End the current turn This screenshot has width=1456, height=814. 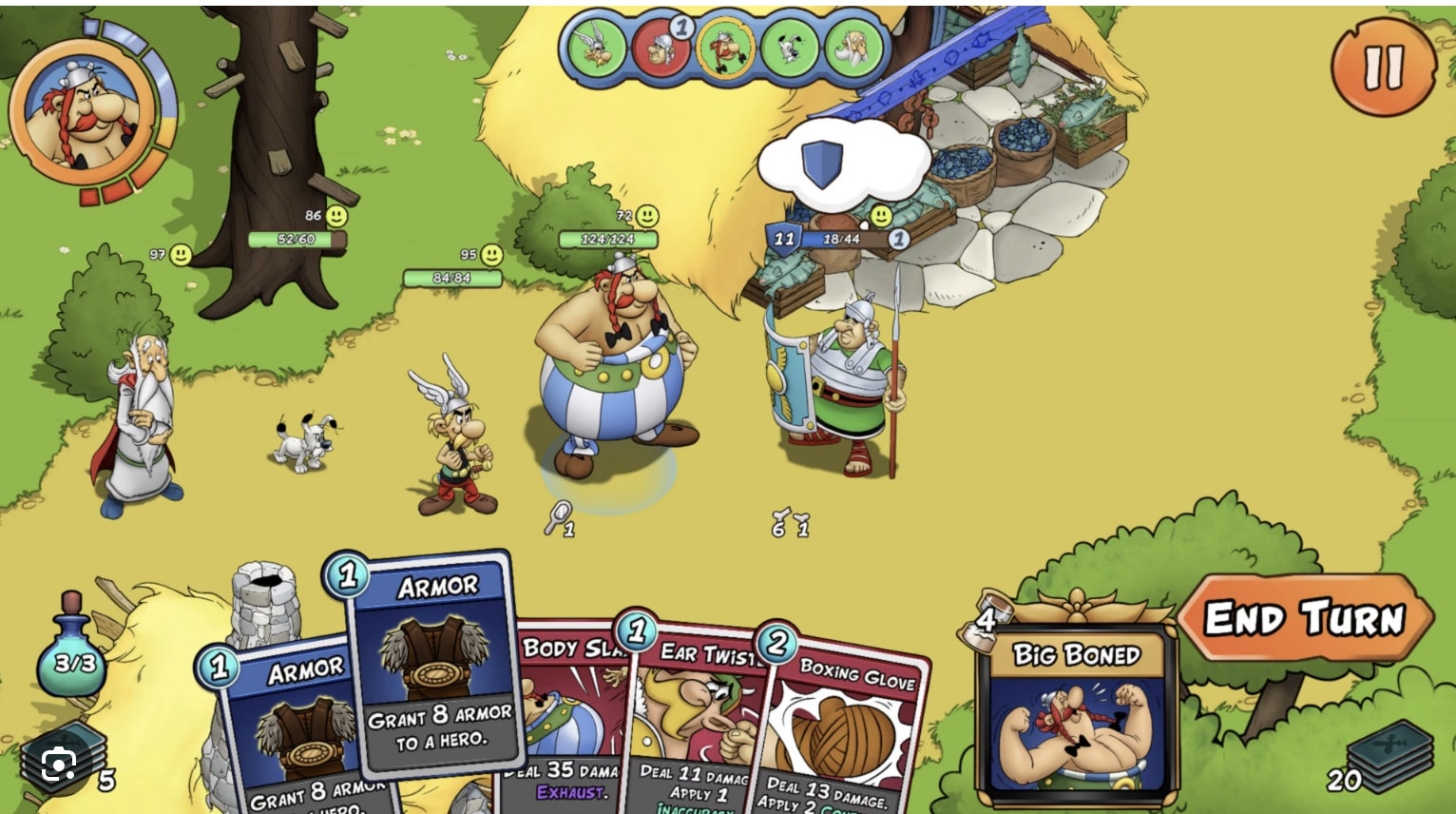click(x=1304, y=618)
